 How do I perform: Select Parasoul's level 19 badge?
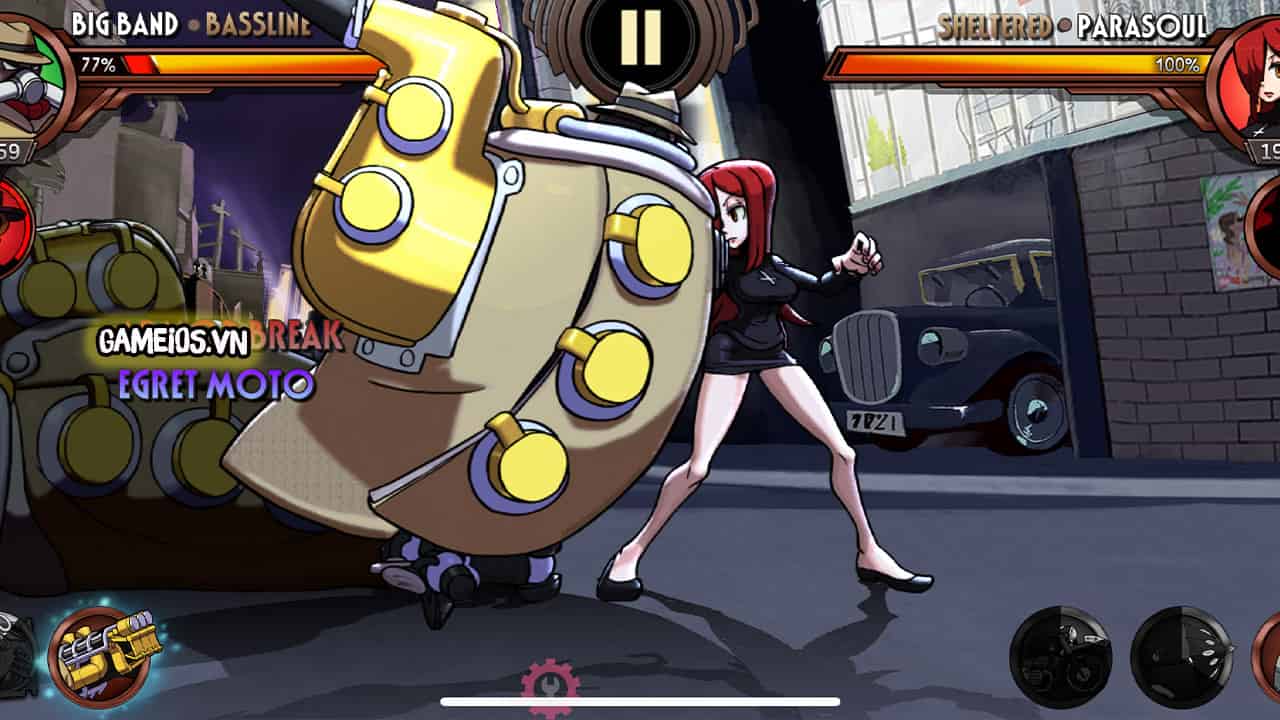[1272, 148]
